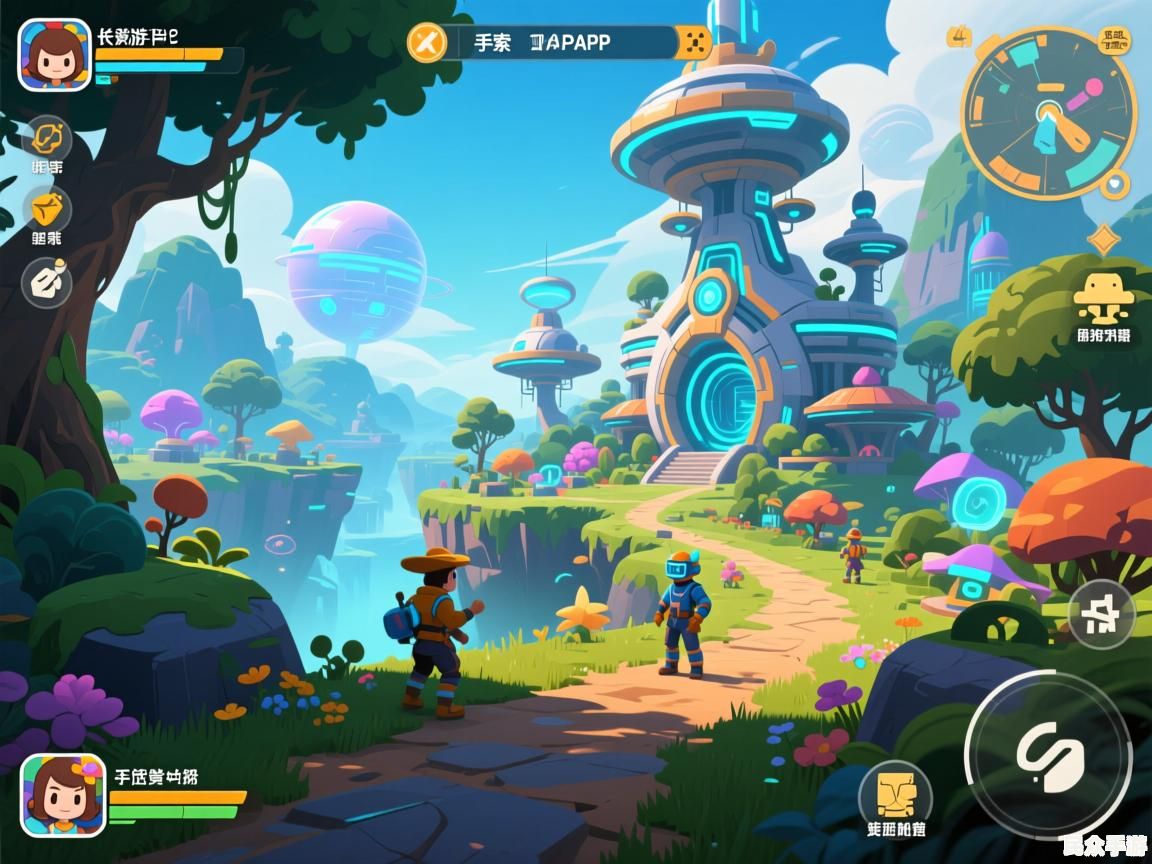Open the gold pouch icon on the left
The image size is (1152, 864).
coord(47,210)
